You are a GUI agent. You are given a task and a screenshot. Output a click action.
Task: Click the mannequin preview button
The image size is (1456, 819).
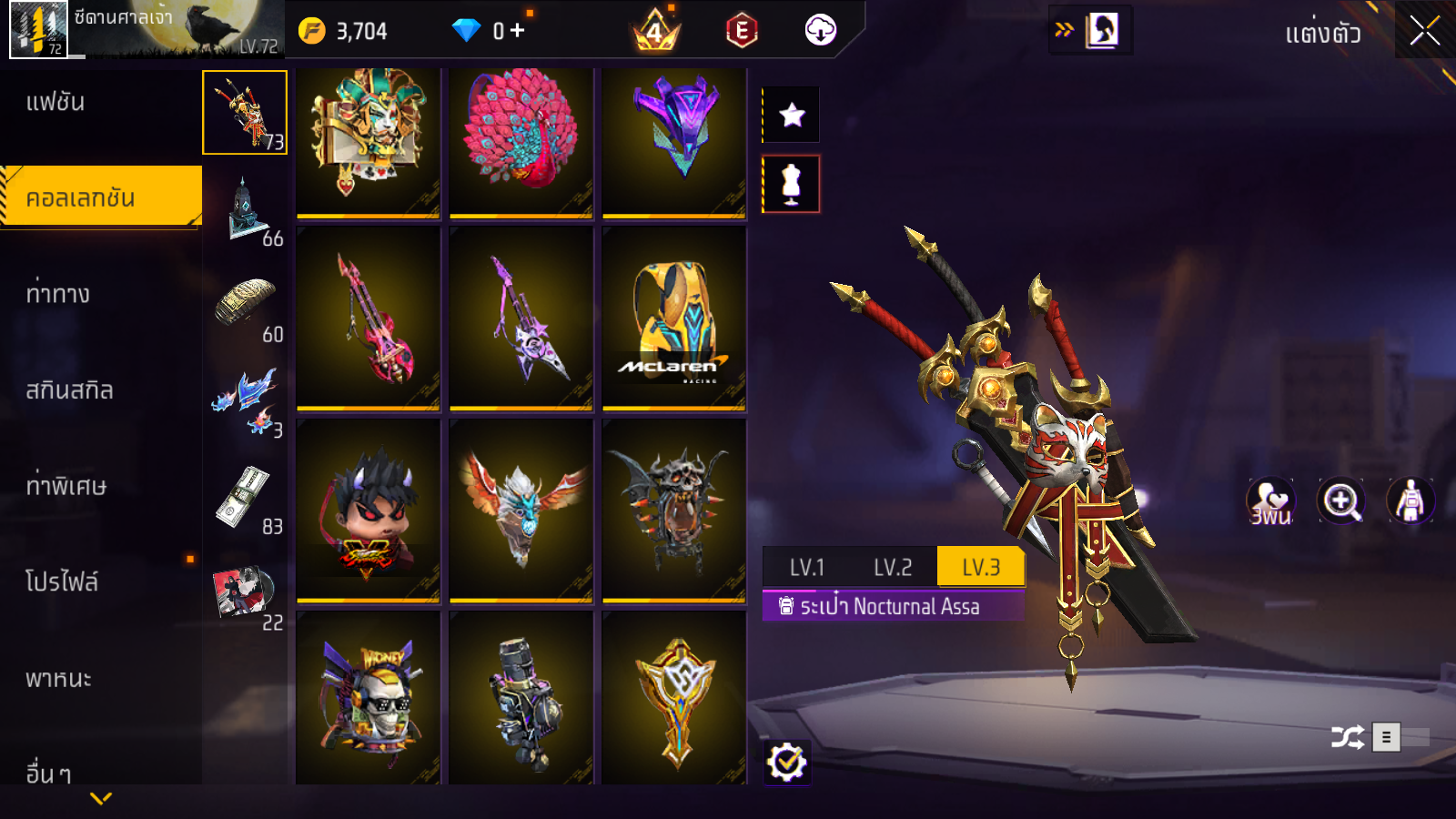pos(792,184)
